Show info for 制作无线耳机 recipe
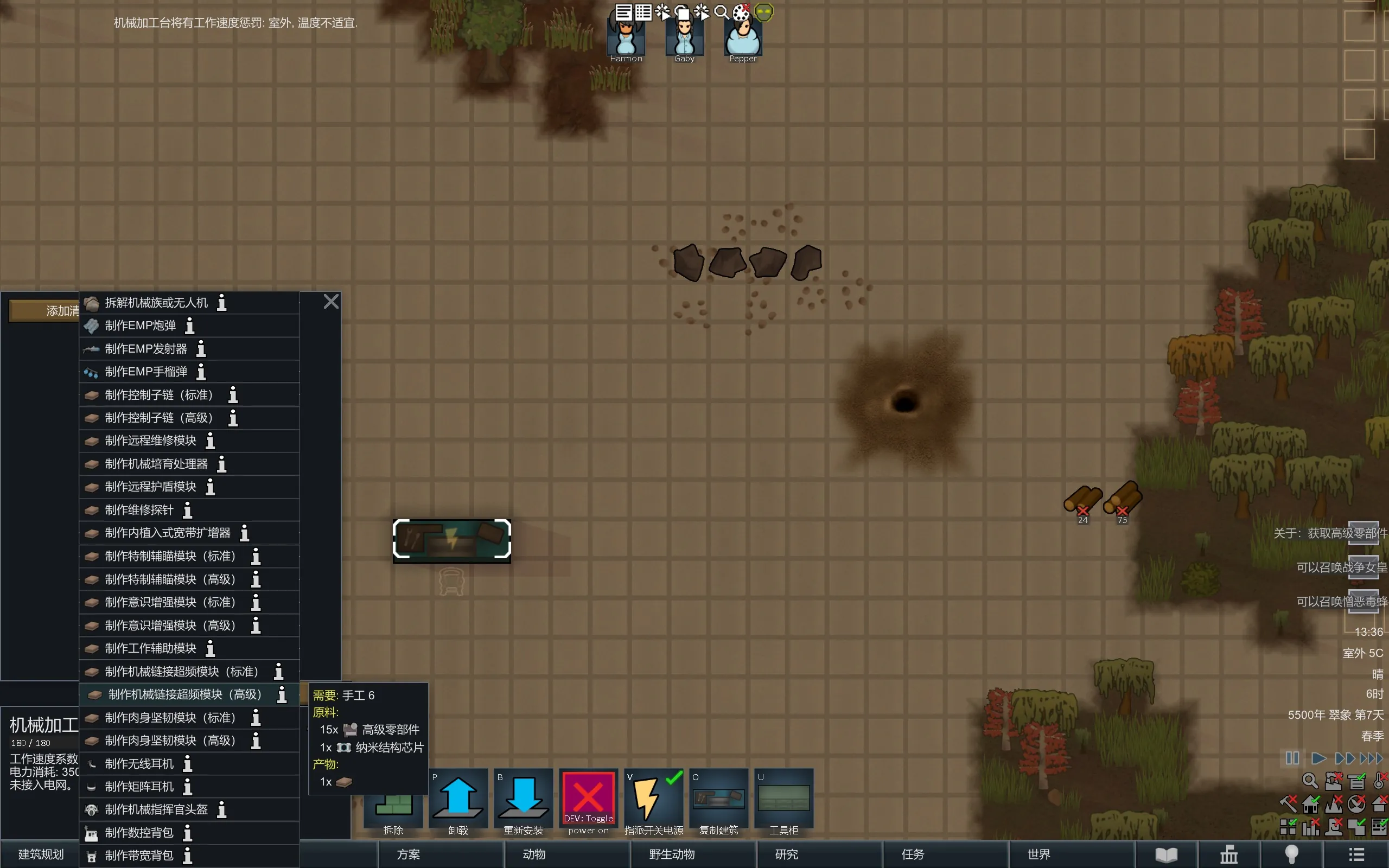The image size is (1389, 868). 188,764
